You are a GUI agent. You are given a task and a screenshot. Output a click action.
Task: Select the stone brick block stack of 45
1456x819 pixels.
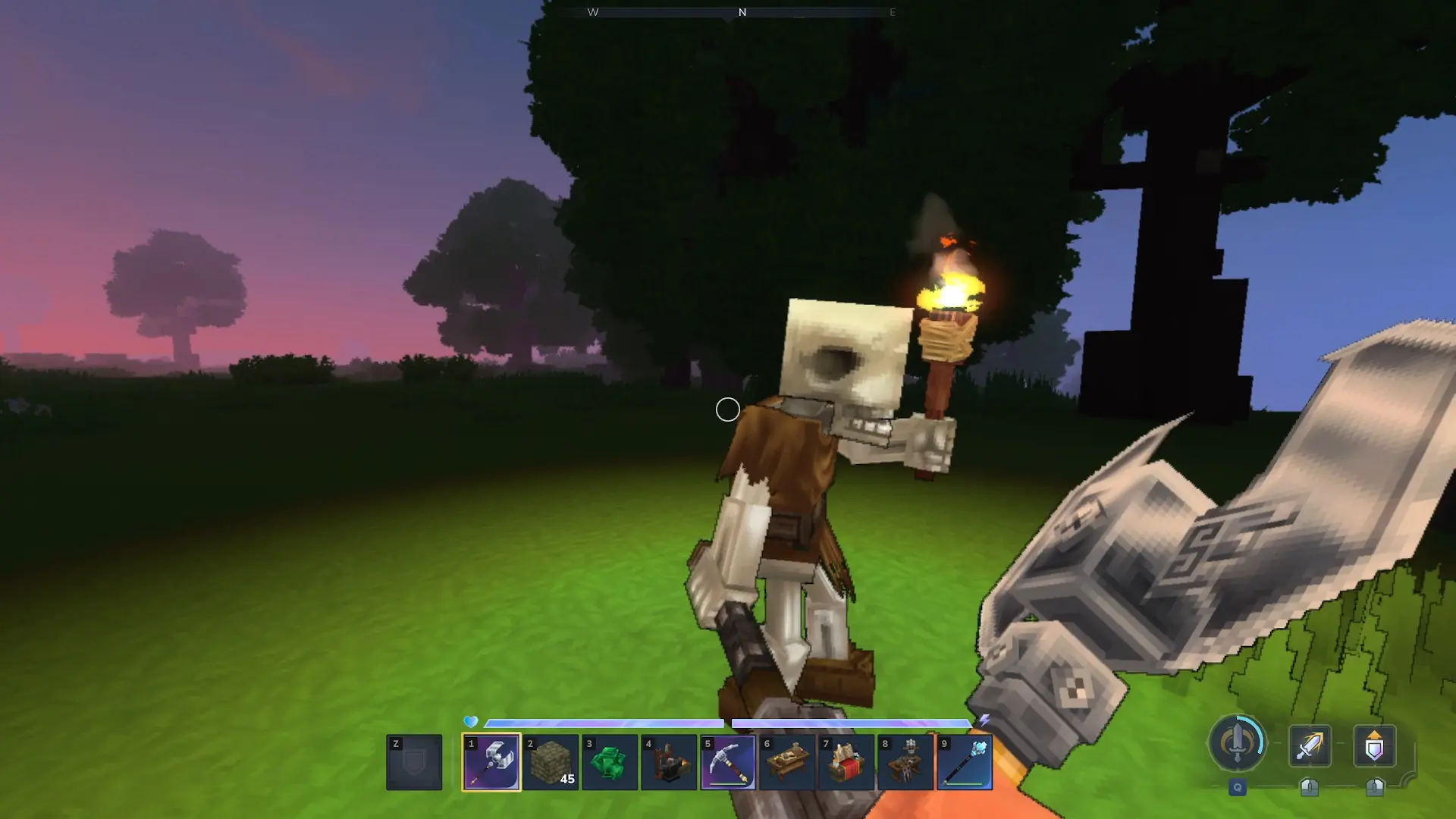coord(551,762)
